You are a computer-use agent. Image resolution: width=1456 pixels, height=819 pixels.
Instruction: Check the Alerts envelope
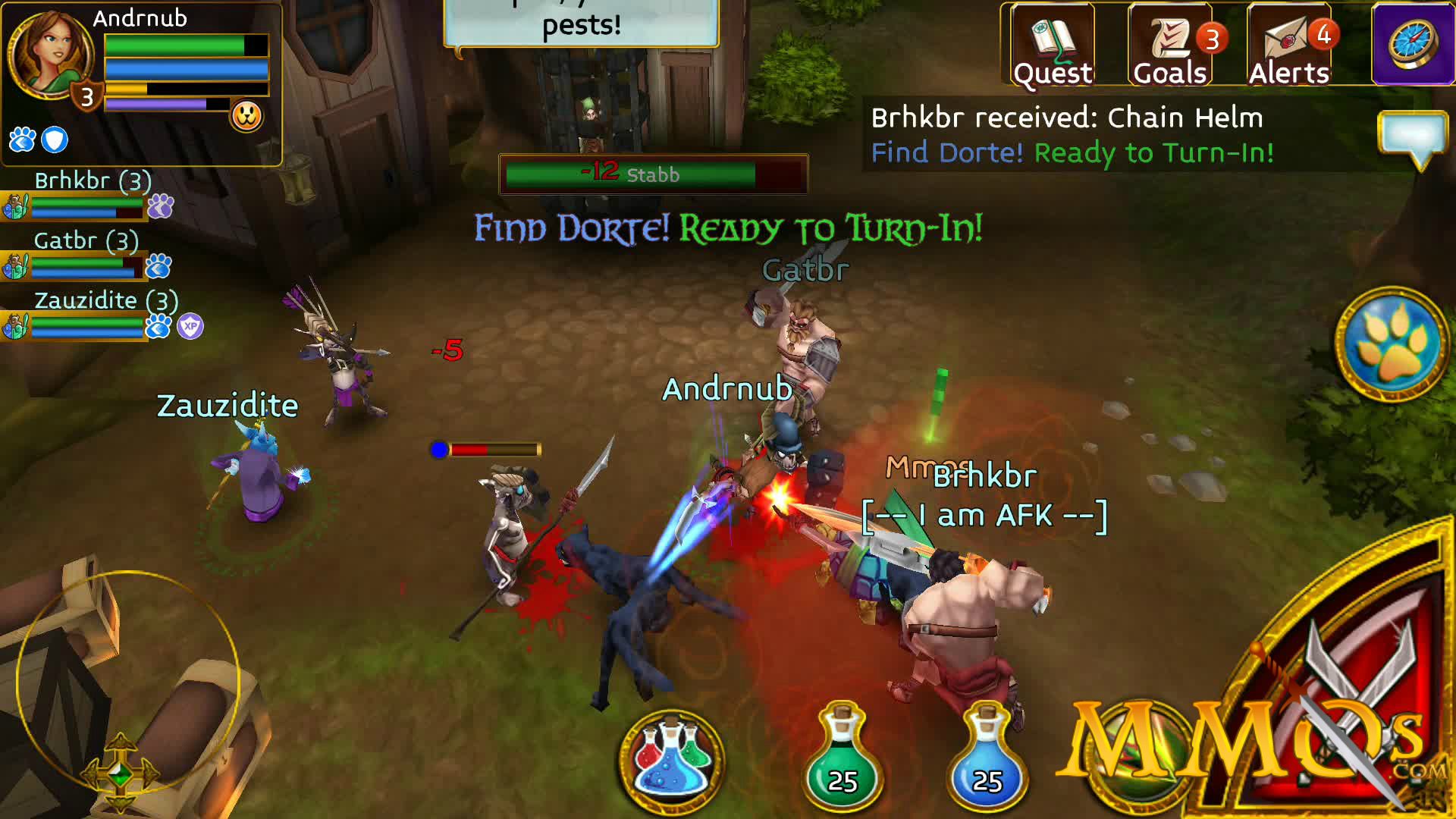pos(1289,45)
